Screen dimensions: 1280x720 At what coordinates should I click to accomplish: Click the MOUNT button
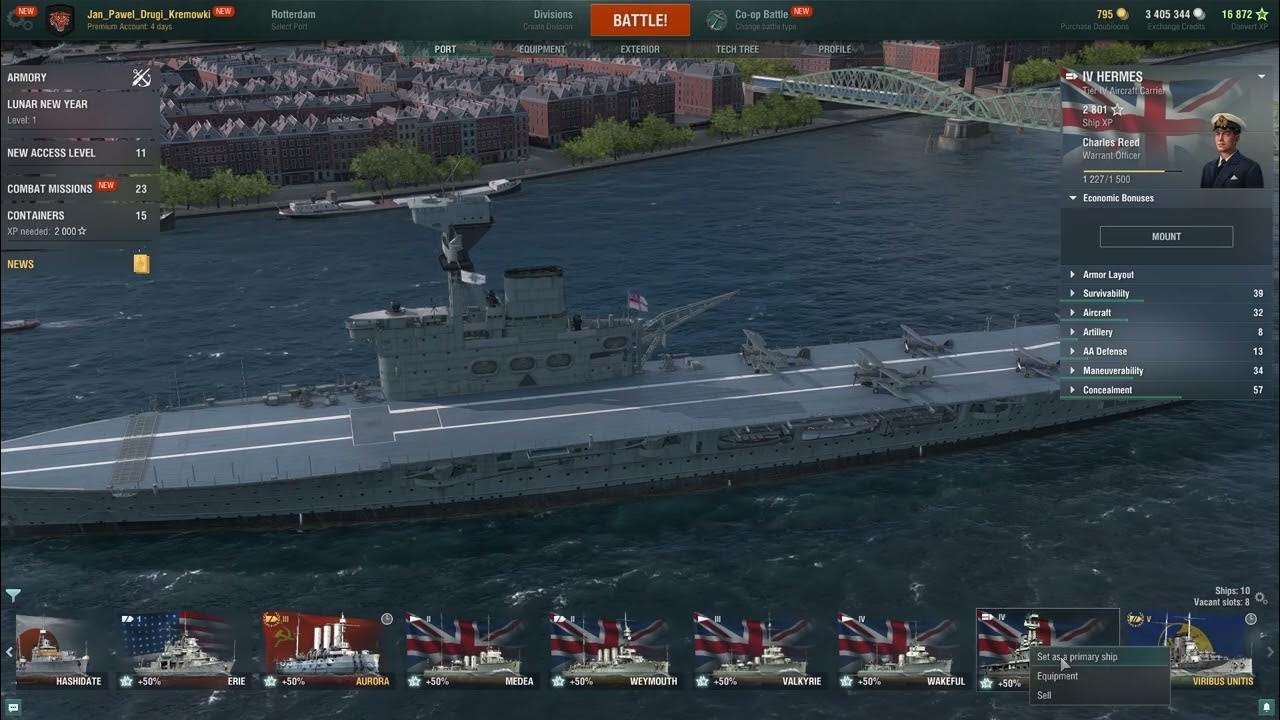click(1166, 236)
